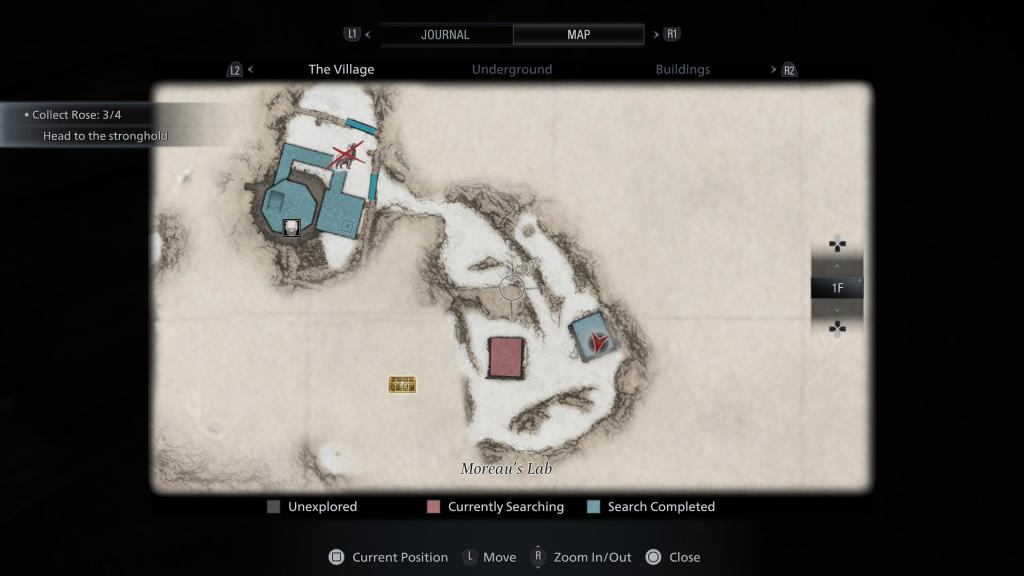
Task: Click the red arrow player position marker
Action: (x=597, y=342)
